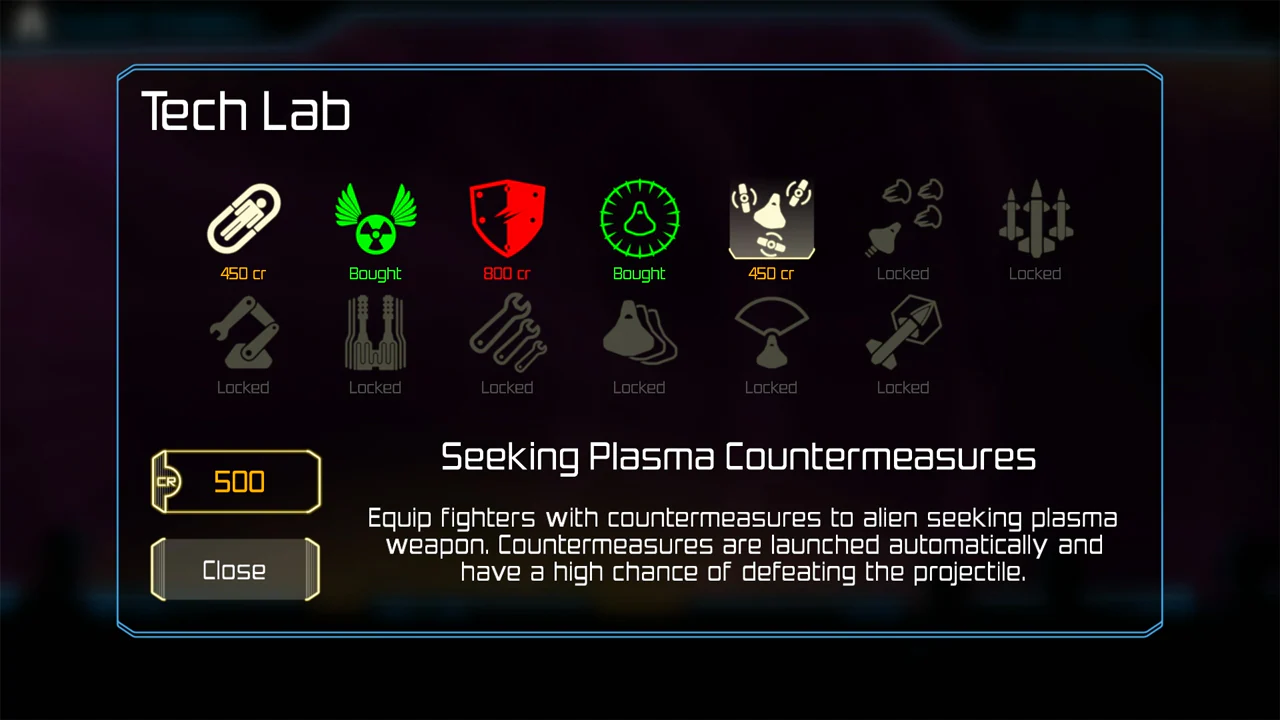Inspect the locked shielded missile upgrade
1280x720 pixels.
coord(903,332)
